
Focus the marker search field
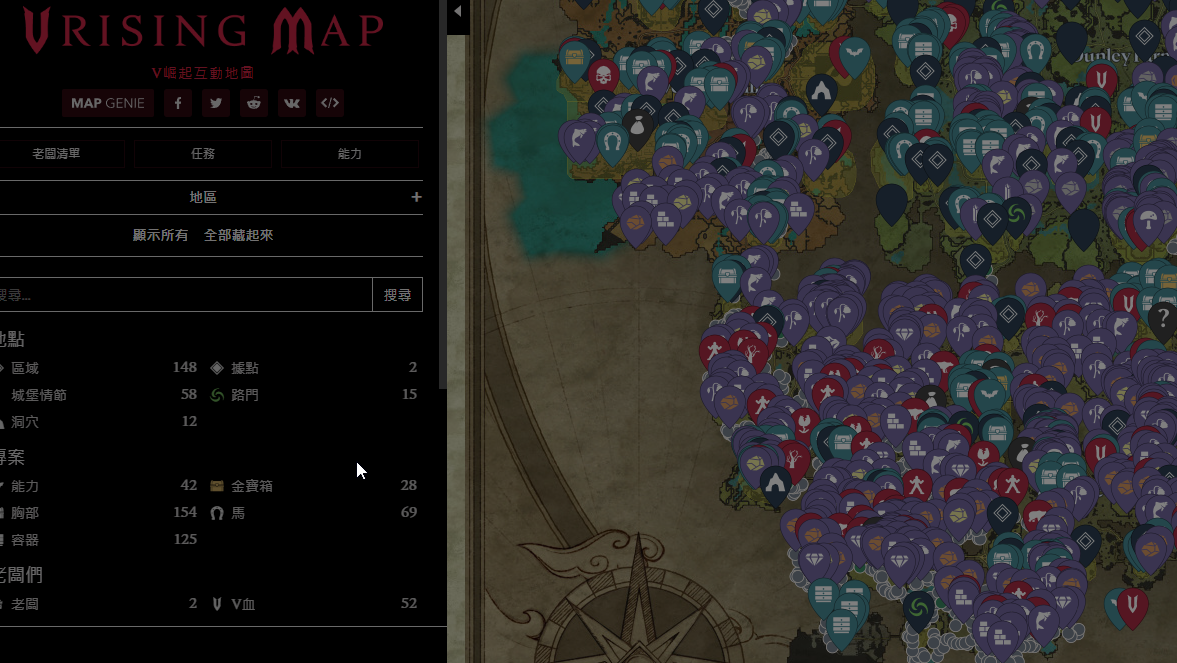tap(185, 295)
